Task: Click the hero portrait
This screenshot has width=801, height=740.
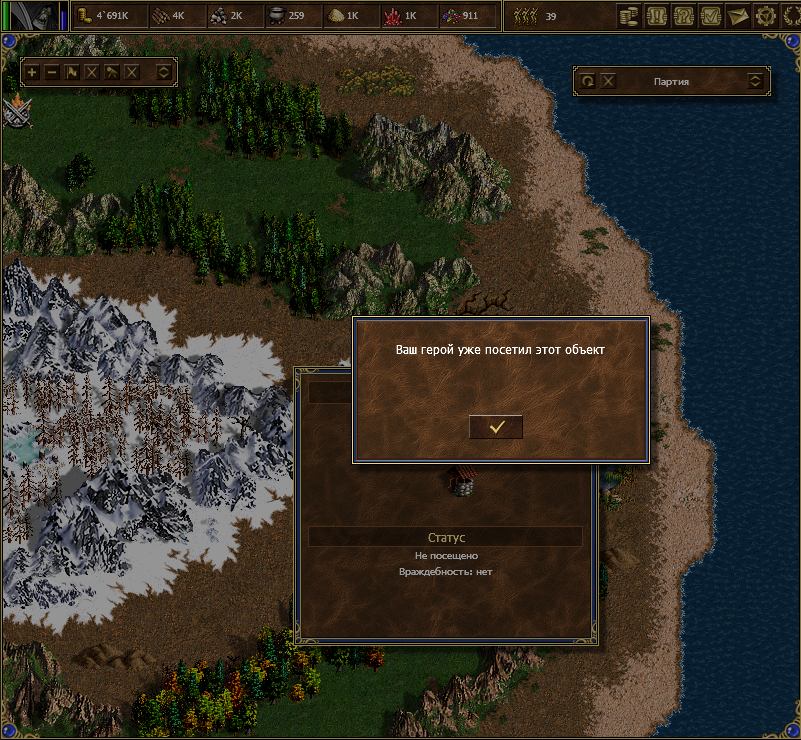Action: pos(35,15)
